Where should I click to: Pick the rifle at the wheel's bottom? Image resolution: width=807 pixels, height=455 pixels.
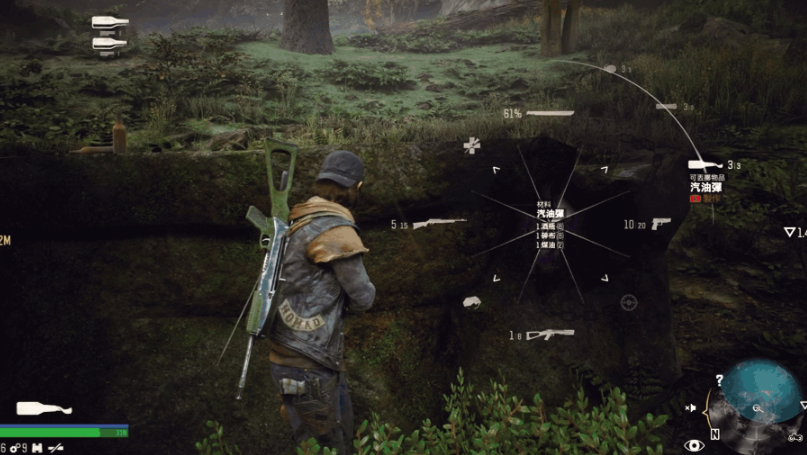550,335
